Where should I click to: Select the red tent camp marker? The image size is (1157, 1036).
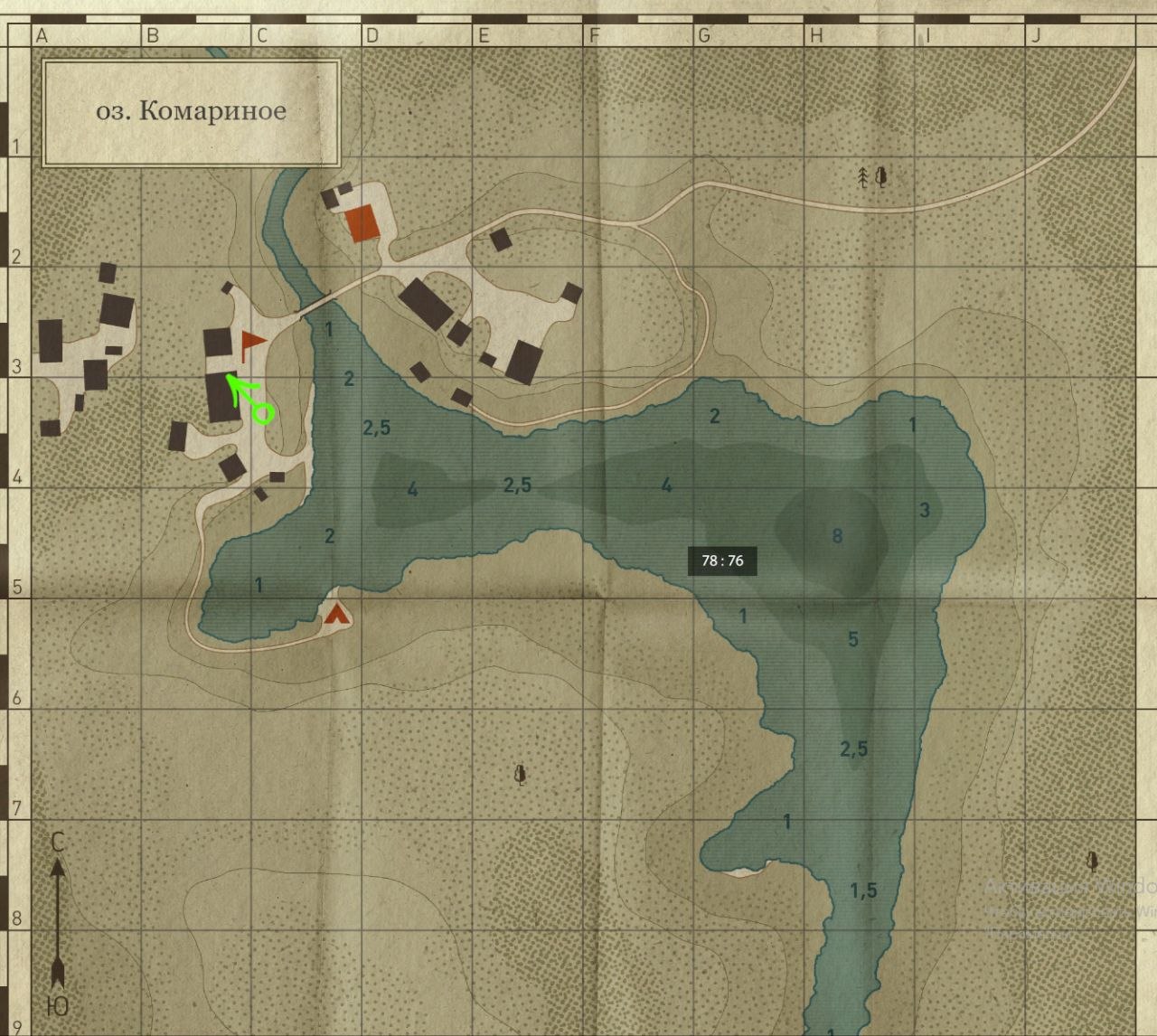point(337,615)
